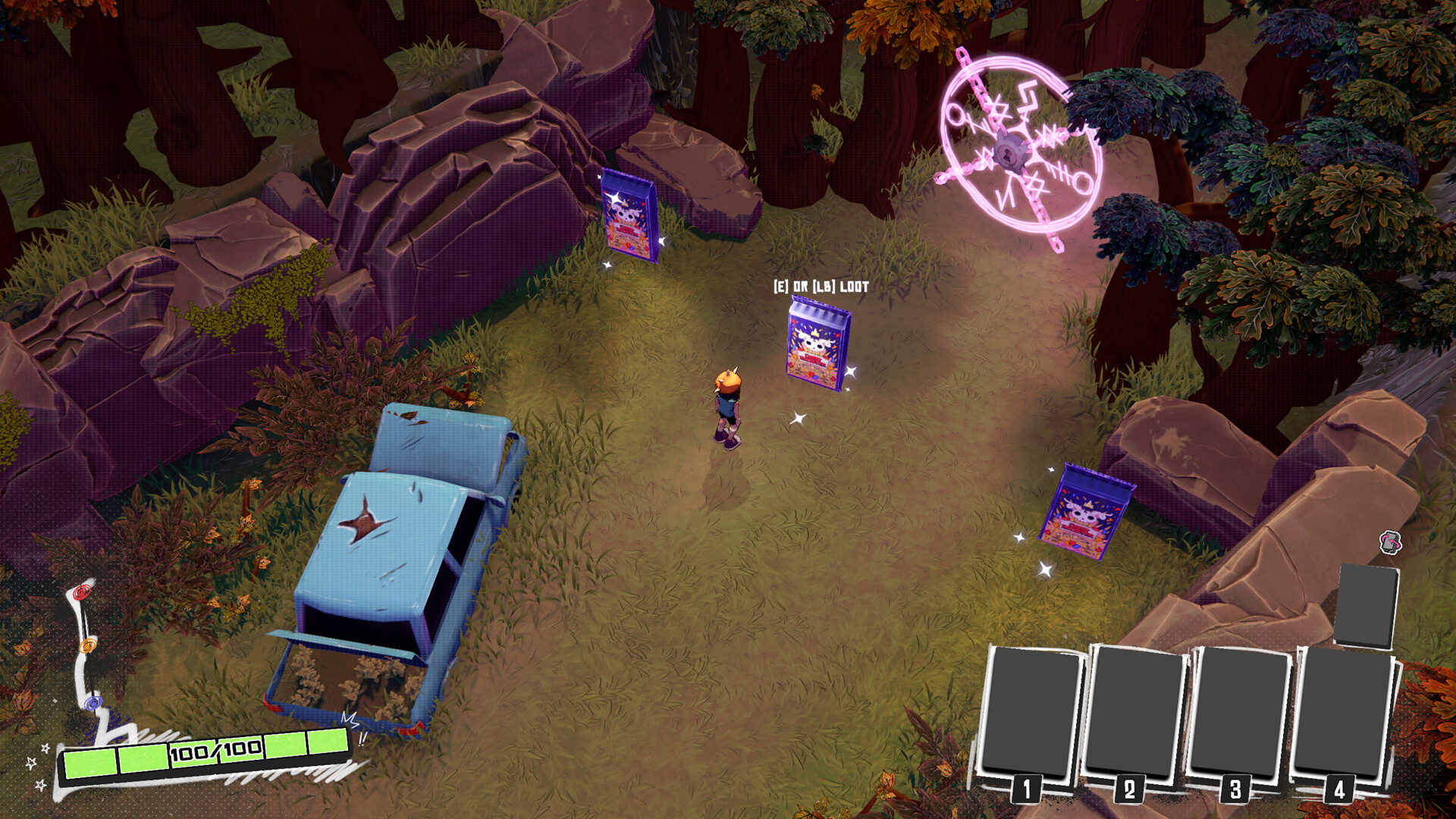
Task: Click the number 1 label under the first slot
Action: [1028, 790]
